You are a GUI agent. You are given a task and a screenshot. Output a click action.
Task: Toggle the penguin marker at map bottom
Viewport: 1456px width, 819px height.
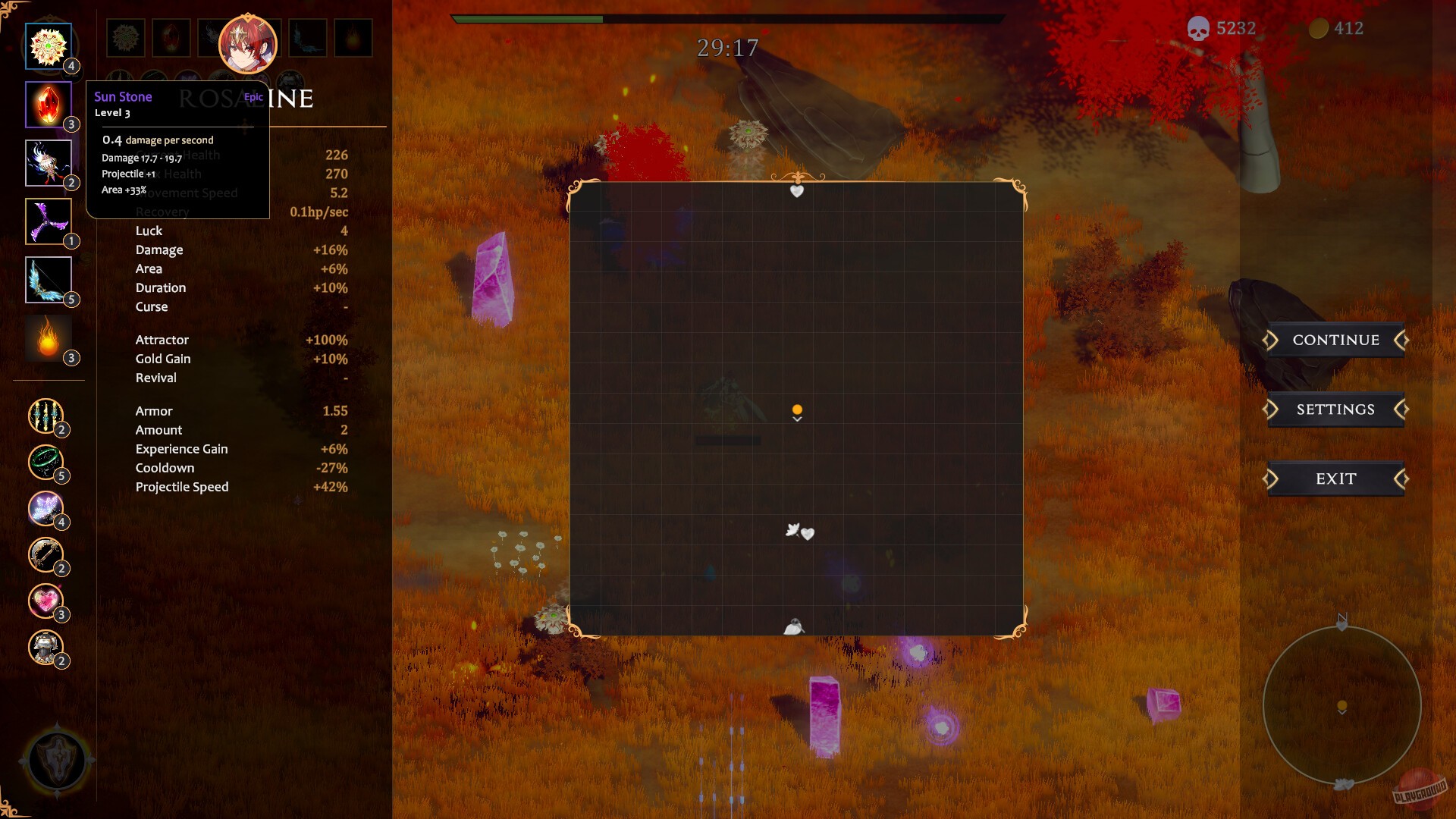(x=793, y=626)
